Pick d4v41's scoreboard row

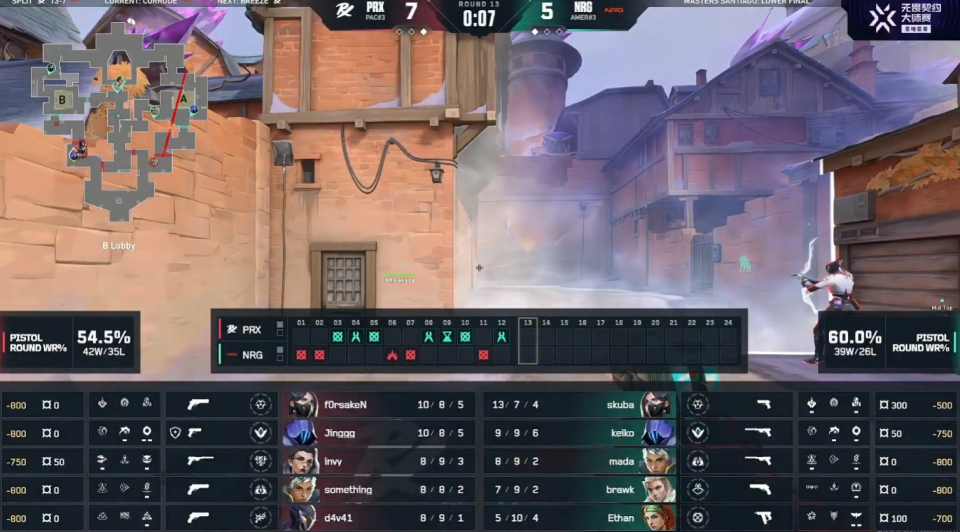pos(378,518)
